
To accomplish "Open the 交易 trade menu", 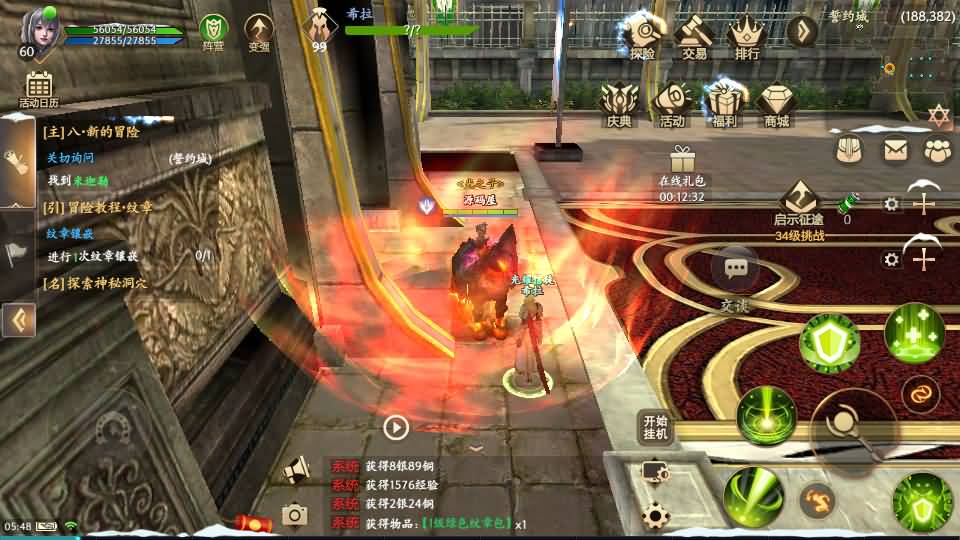I will coord(694,36).
